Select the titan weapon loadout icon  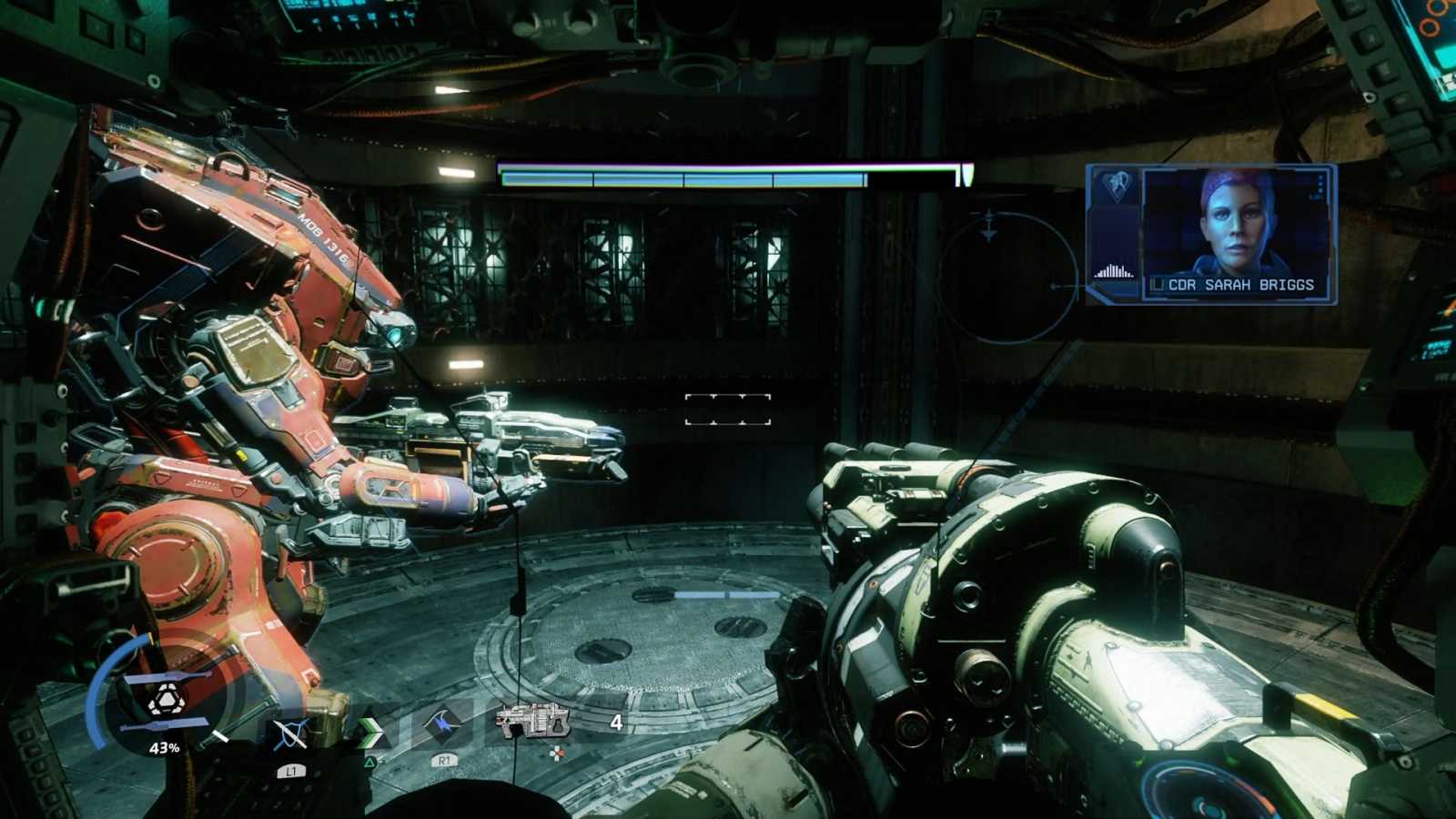pos(533,723)
